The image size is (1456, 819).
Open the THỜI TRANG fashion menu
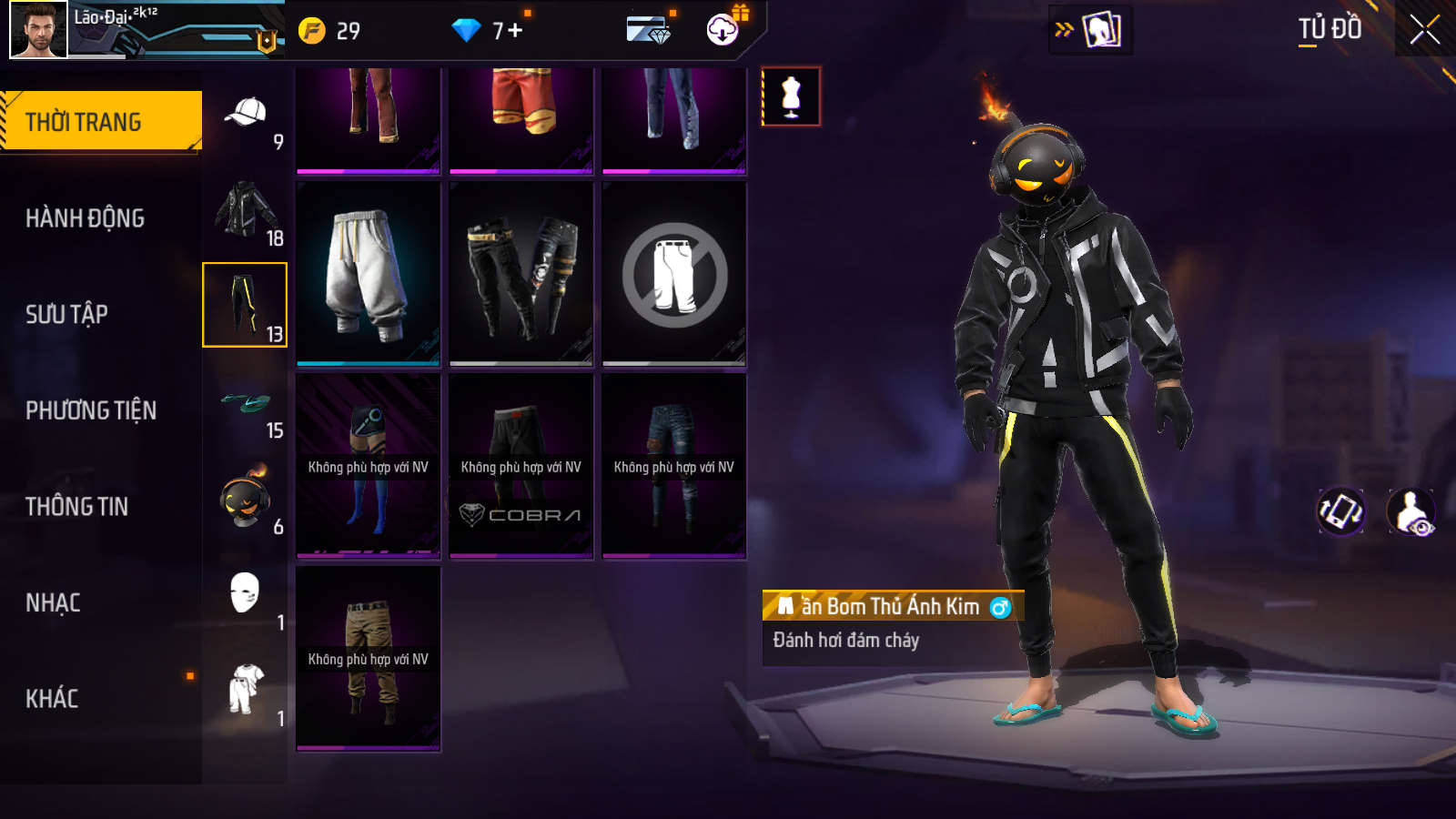(100, 121)
